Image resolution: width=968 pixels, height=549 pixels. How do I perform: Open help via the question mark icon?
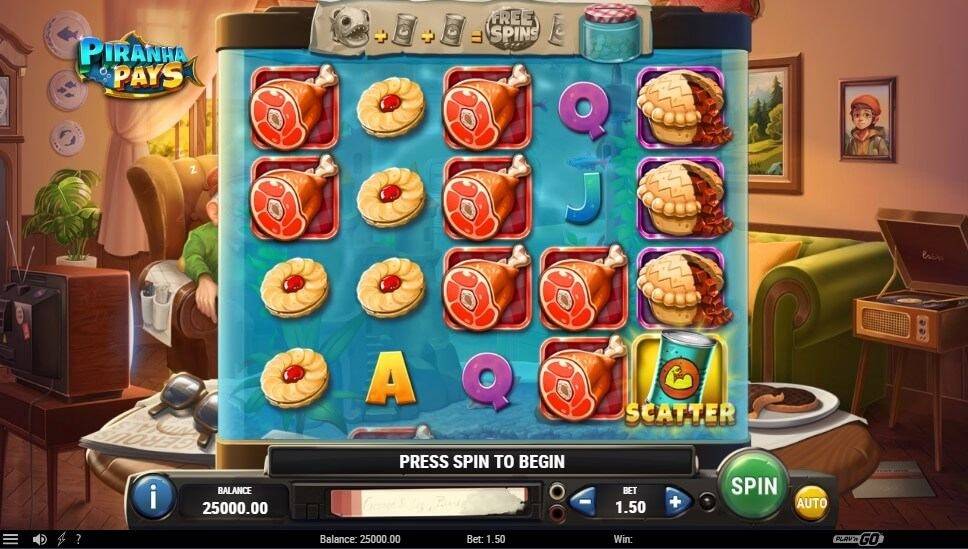[x=78, y=539]
